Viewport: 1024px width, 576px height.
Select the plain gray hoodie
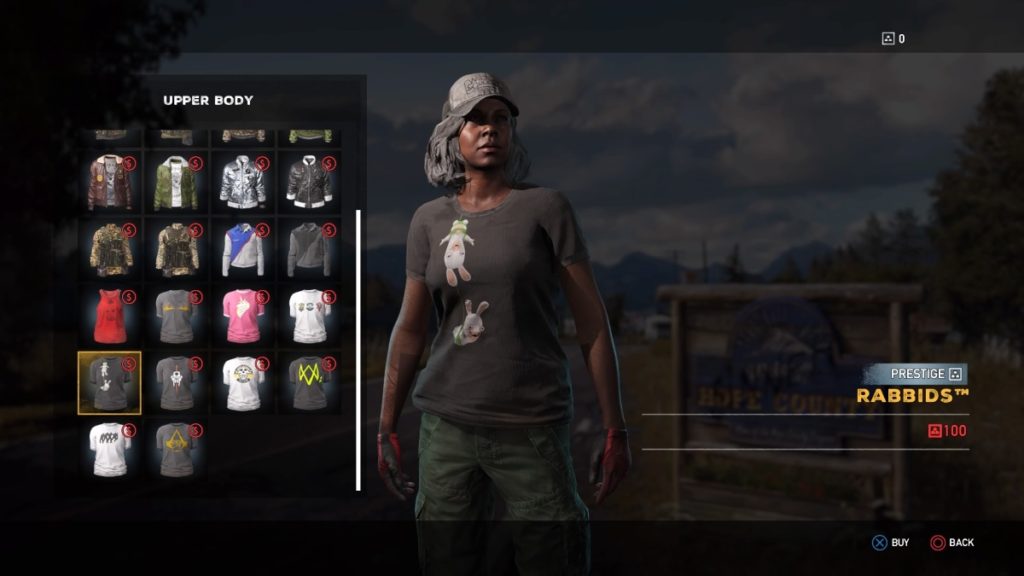tap(309, 250)
